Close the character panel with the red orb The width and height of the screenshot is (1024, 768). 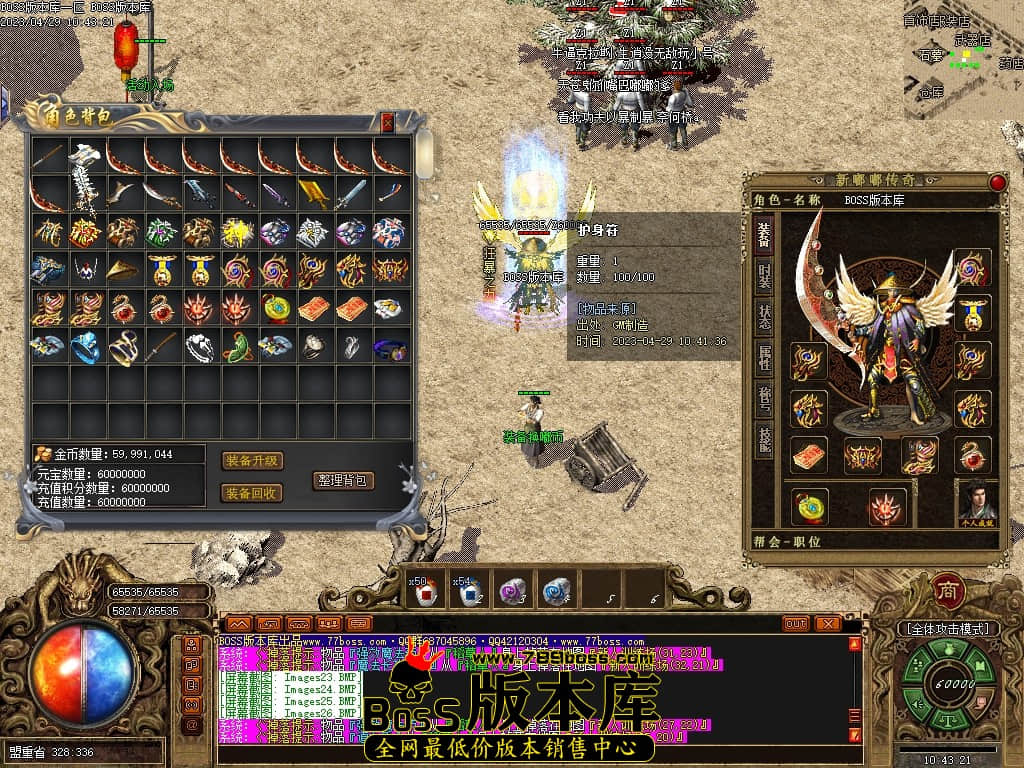point(997,182)
